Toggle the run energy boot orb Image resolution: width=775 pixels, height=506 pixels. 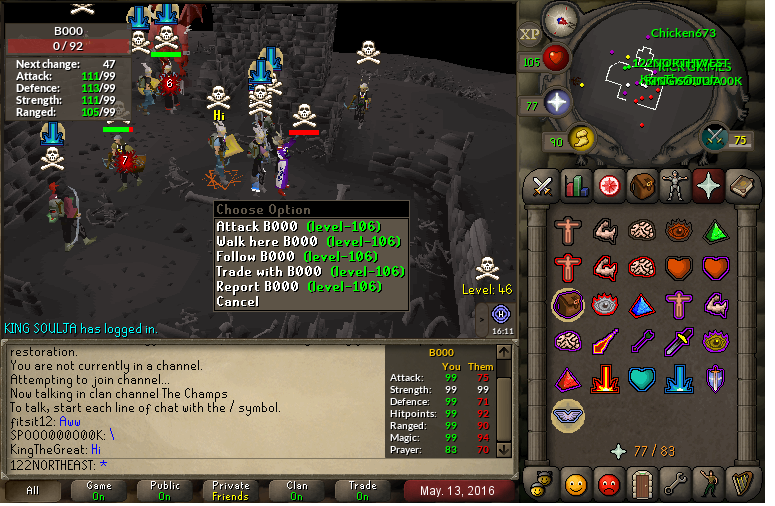pyautogui.click(x=582, y=138)
